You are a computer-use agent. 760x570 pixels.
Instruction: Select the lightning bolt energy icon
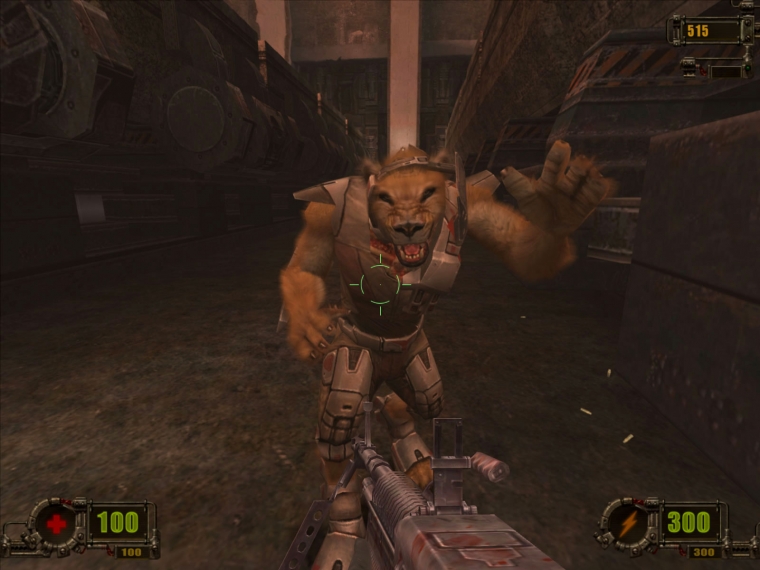628,522
